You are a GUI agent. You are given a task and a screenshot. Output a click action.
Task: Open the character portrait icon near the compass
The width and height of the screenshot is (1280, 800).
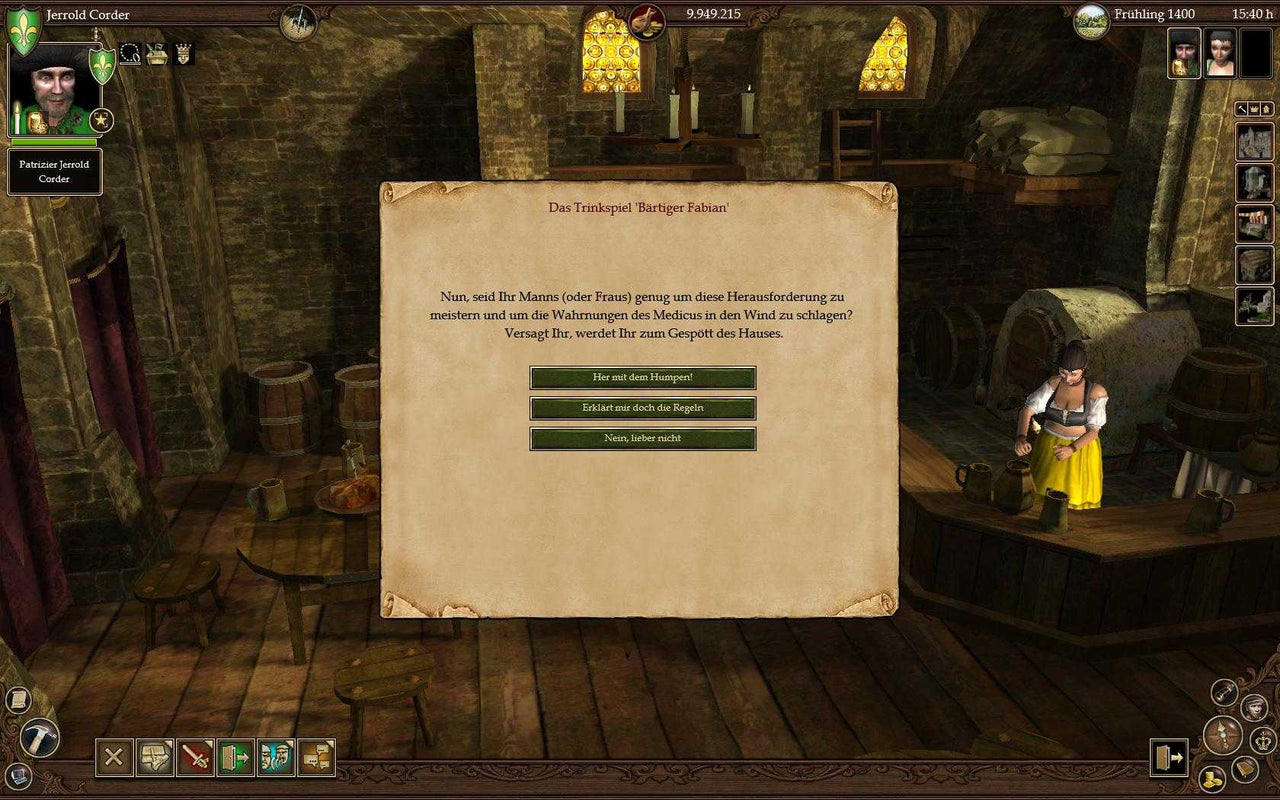pos(1254,707)
